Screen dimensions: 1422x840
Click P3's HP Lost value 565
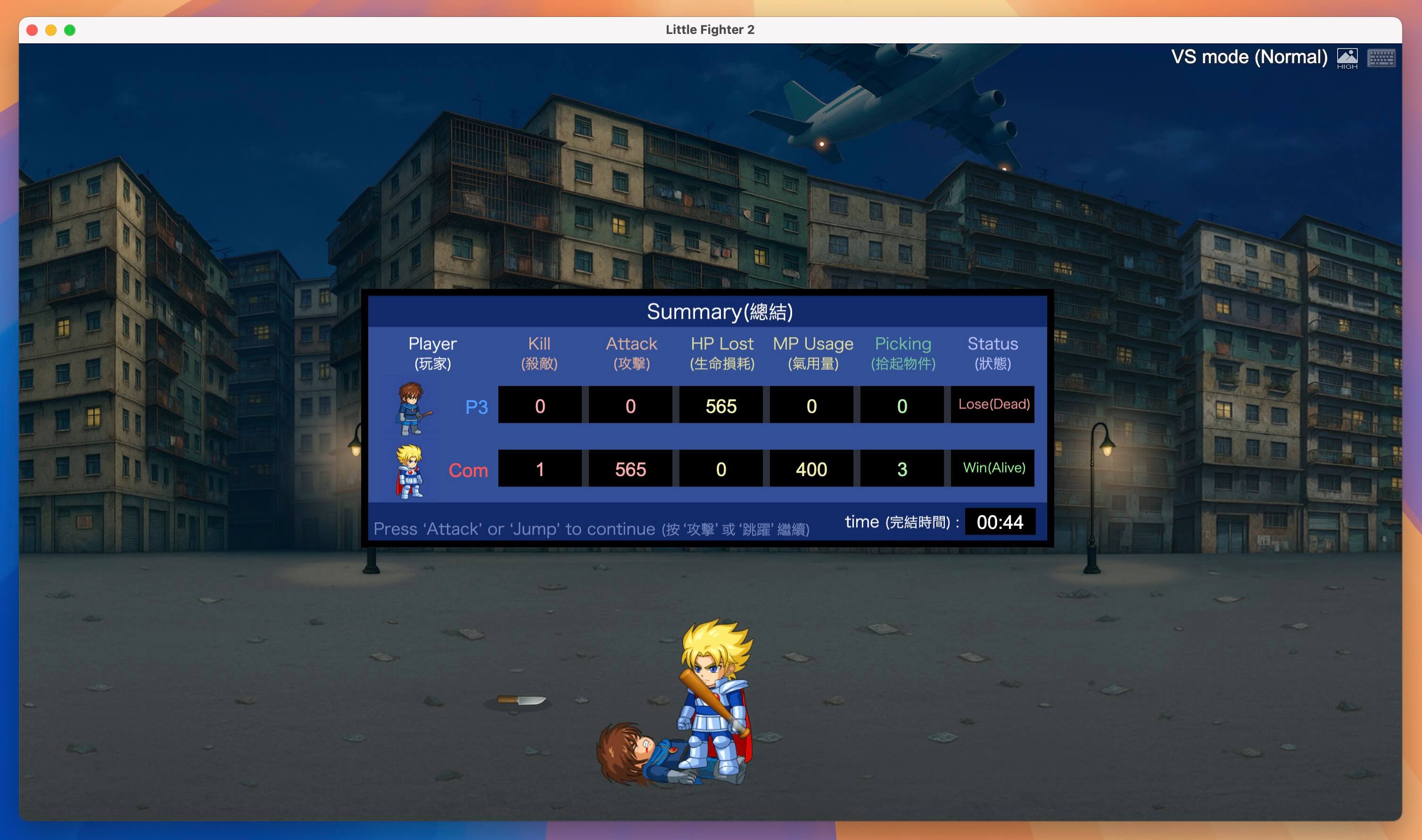(x=720, y=406)
